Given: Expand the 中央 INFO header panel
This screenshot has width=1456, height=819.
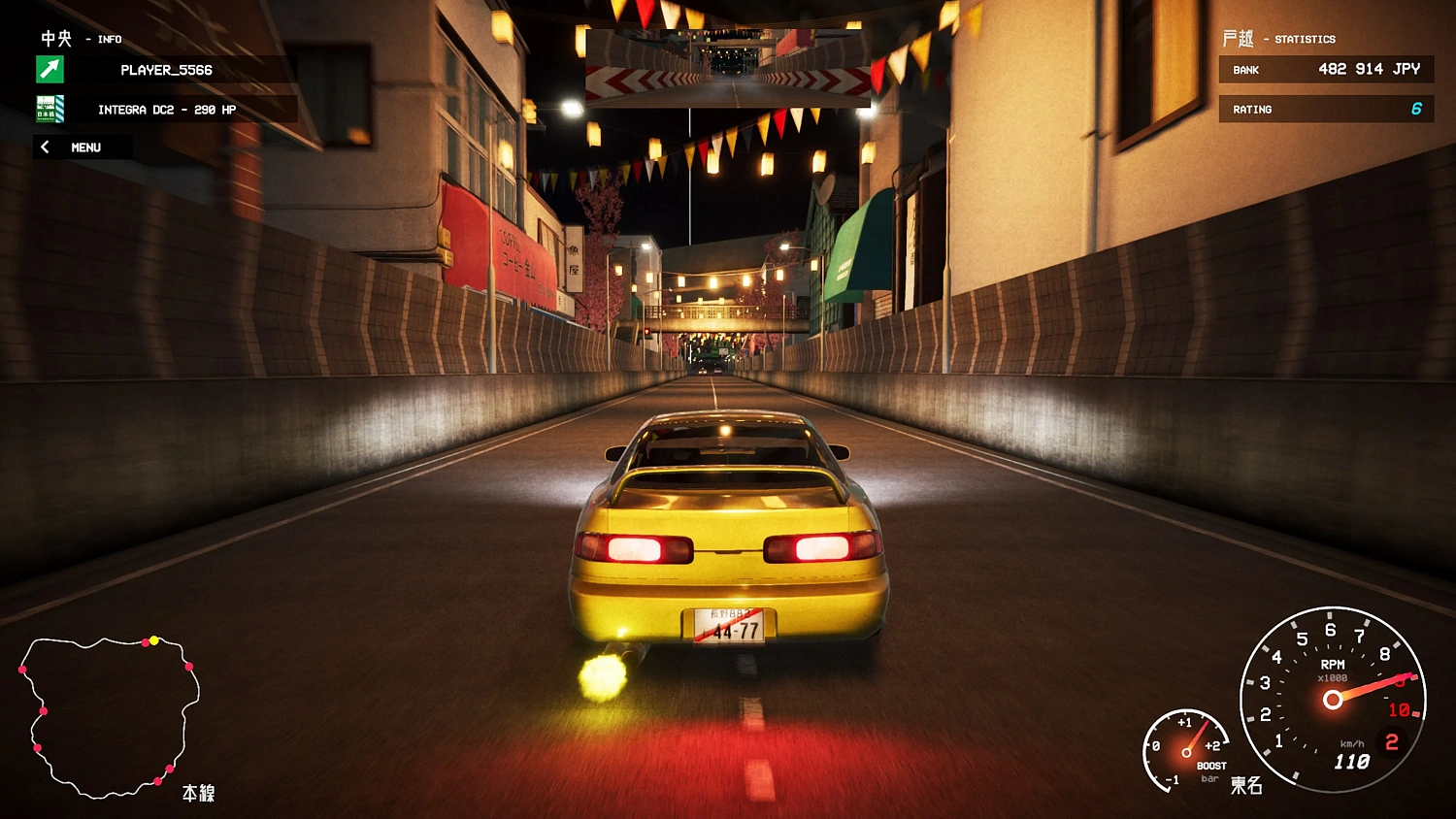Looking at the screenshot, I should 81,39.
